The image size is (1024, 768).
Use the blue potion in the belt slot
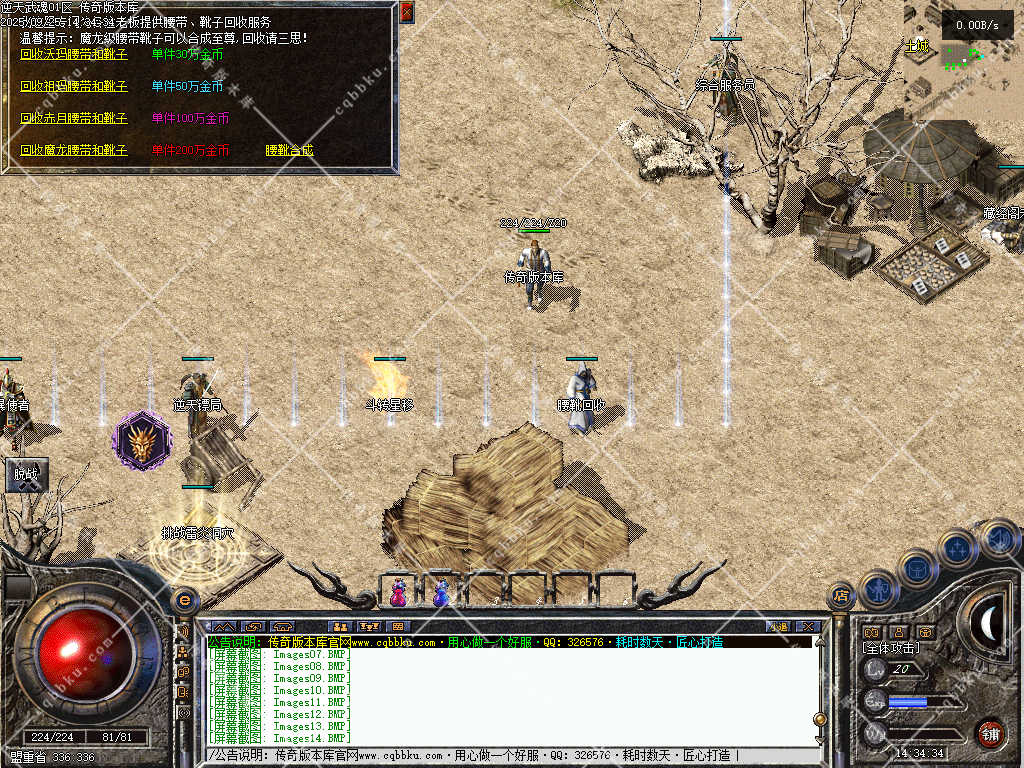pos(441,592)
